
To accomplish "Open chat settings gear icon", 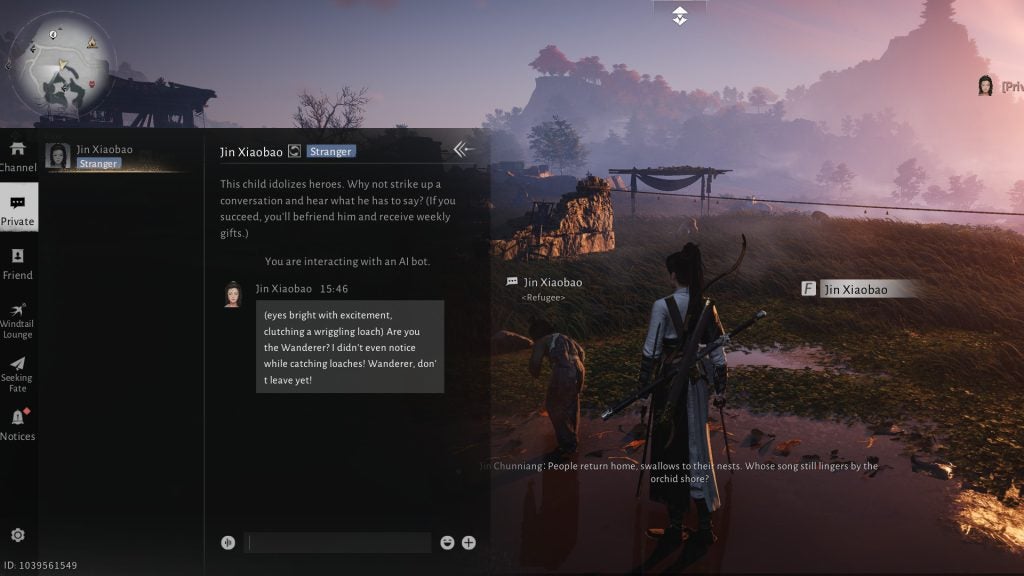I will (18, 535).
